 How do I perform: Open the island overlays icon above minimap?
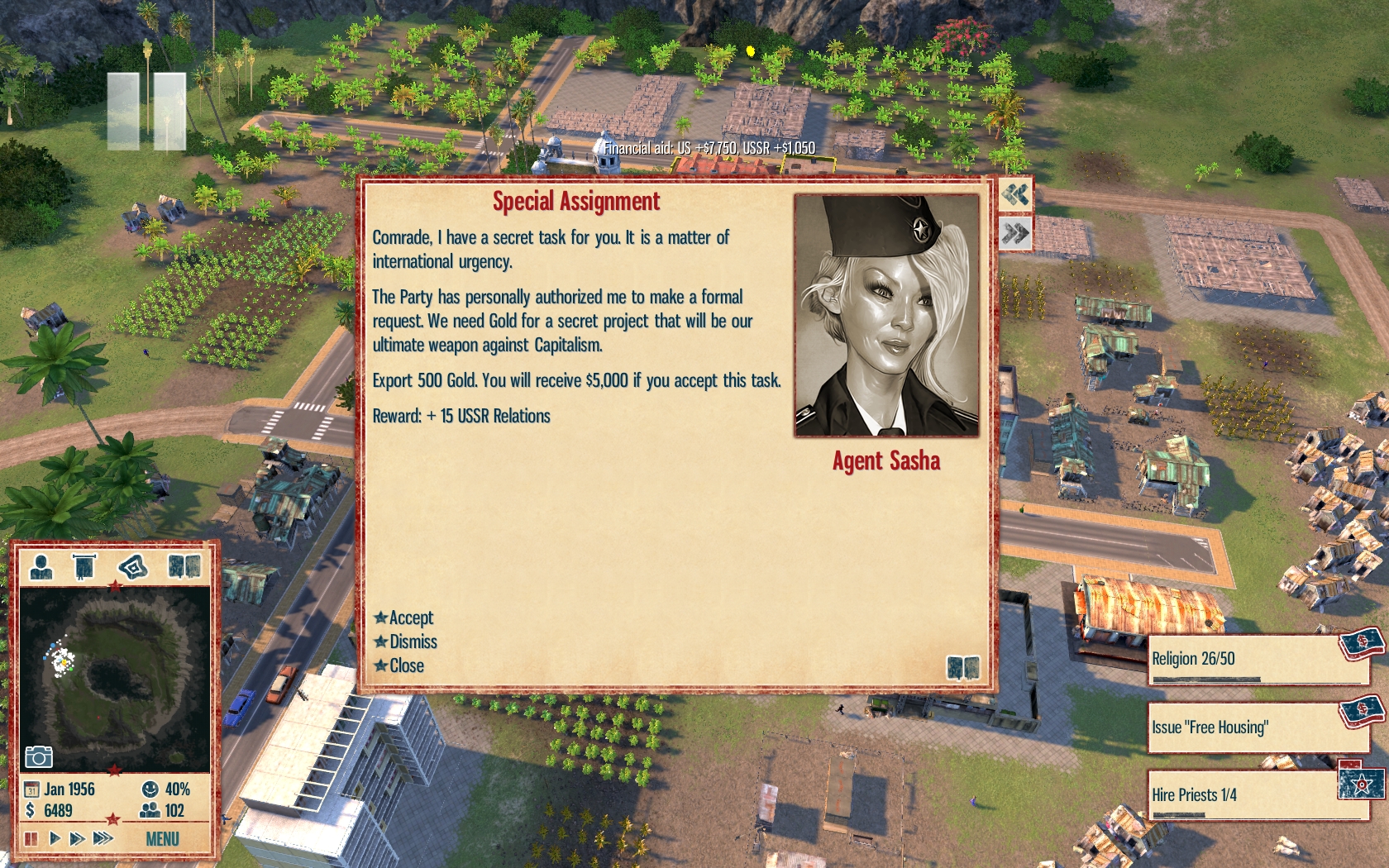coord(132,567)
